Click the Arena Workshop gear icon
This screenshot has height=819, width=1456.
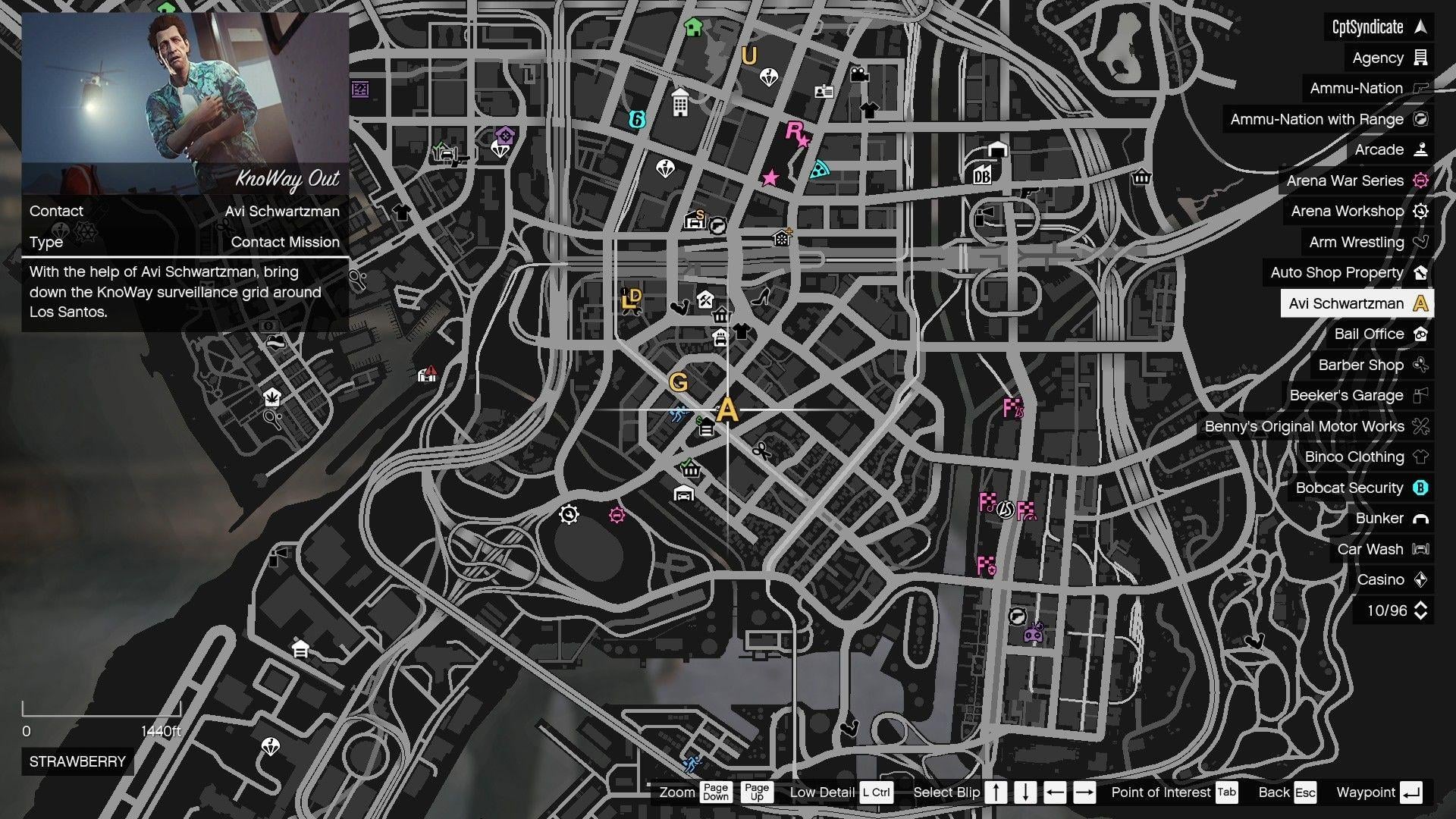(1420, 211)
